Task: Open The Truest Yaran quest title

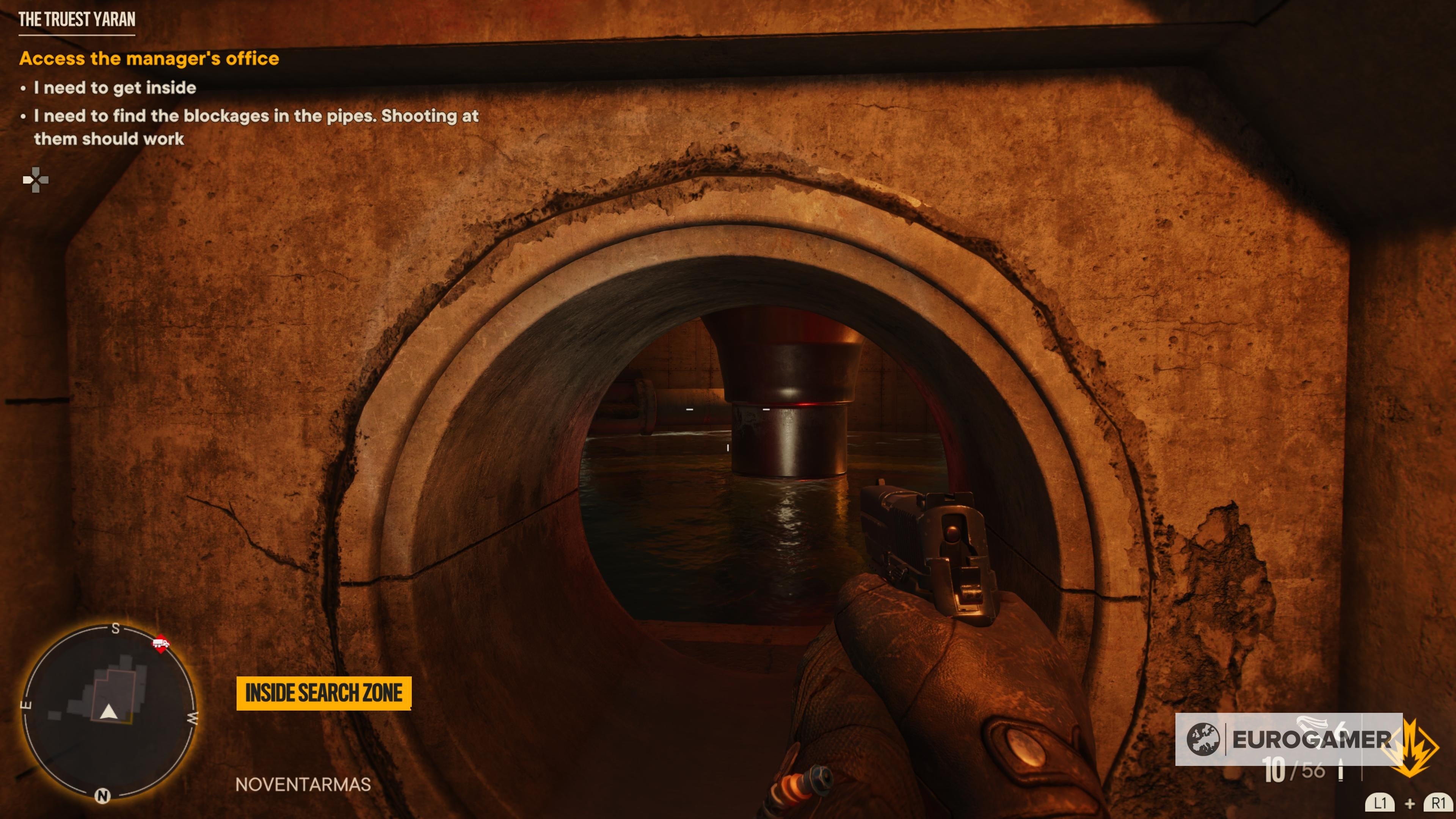Action: pyautogui.click(x=77, y=20)
